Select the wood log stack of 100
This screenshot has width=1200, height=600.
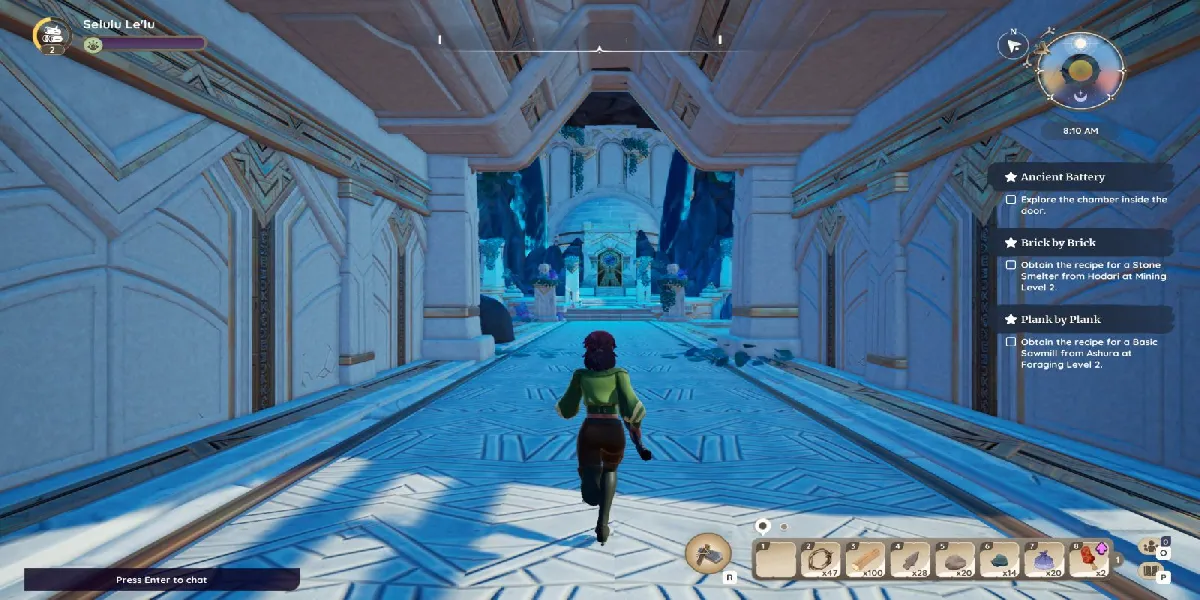coord(867,559)
